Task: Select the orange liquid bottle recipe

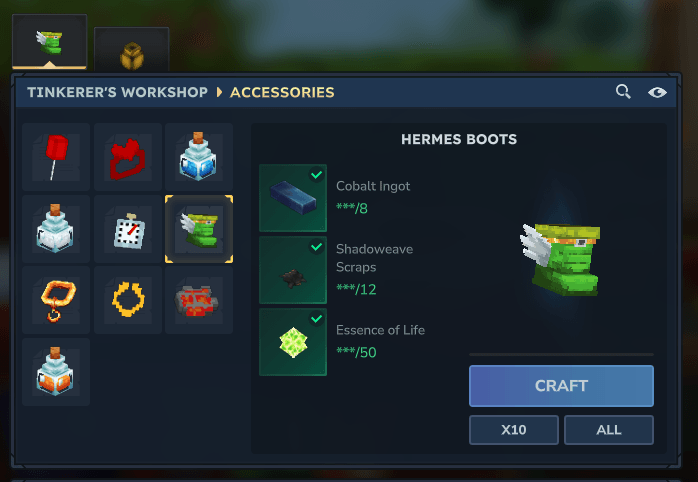Action: (x=56, y=372)
